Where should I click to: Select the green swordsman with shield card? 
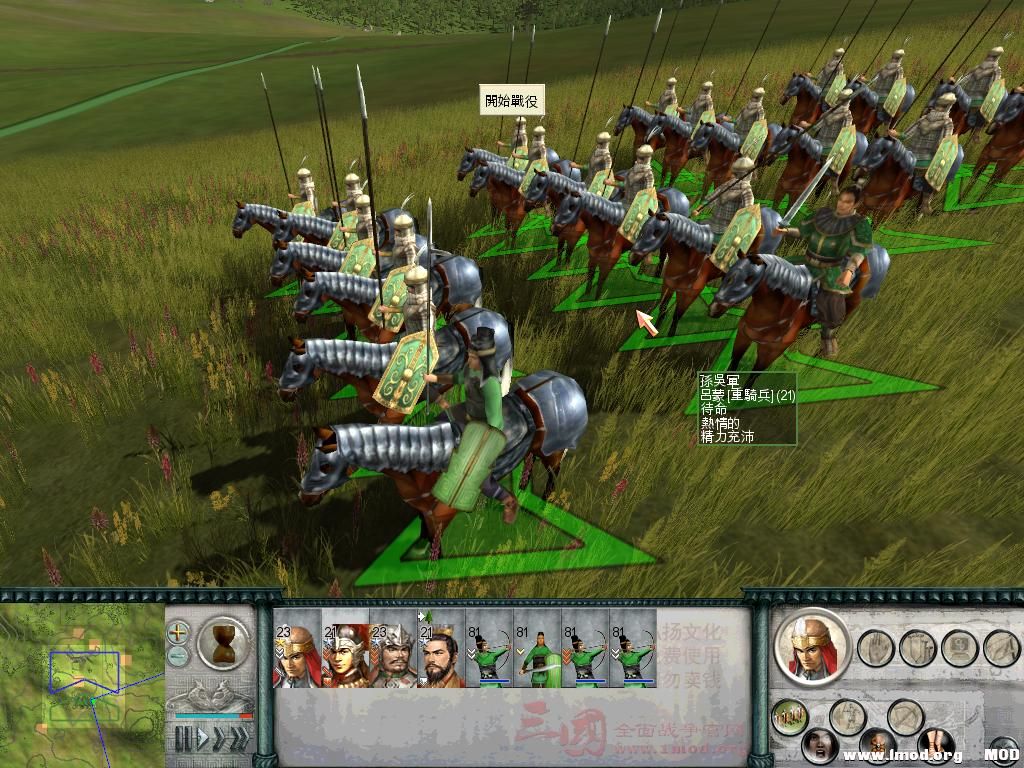(x=537, y=649)
